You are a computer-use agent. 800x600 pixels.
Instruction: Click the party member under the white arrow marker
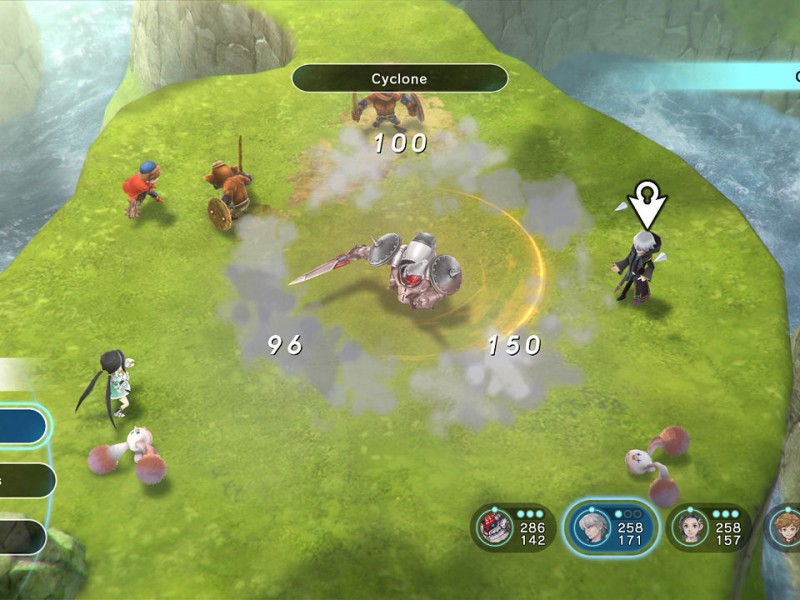coord(640,265)
